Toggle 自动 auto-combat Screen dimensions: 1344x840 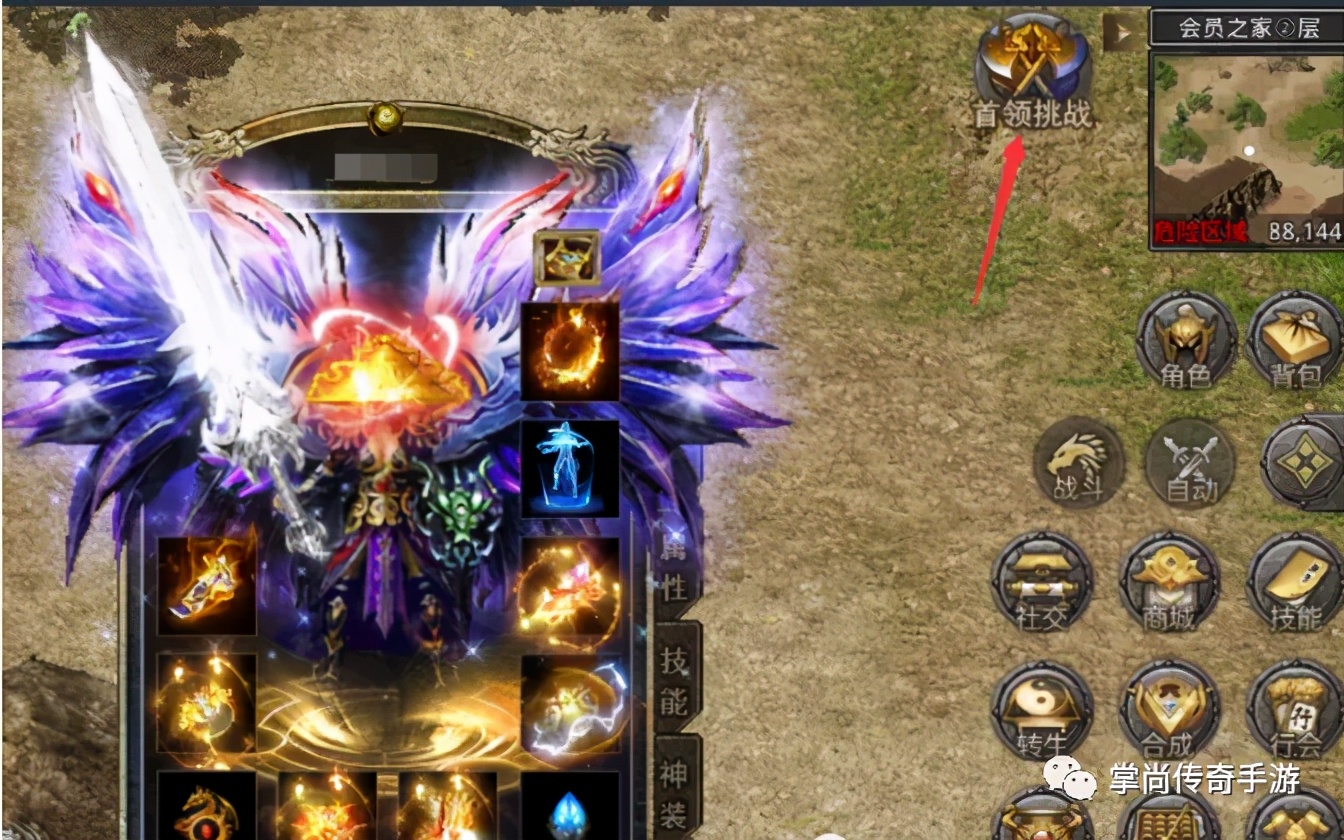[1190, 464]
